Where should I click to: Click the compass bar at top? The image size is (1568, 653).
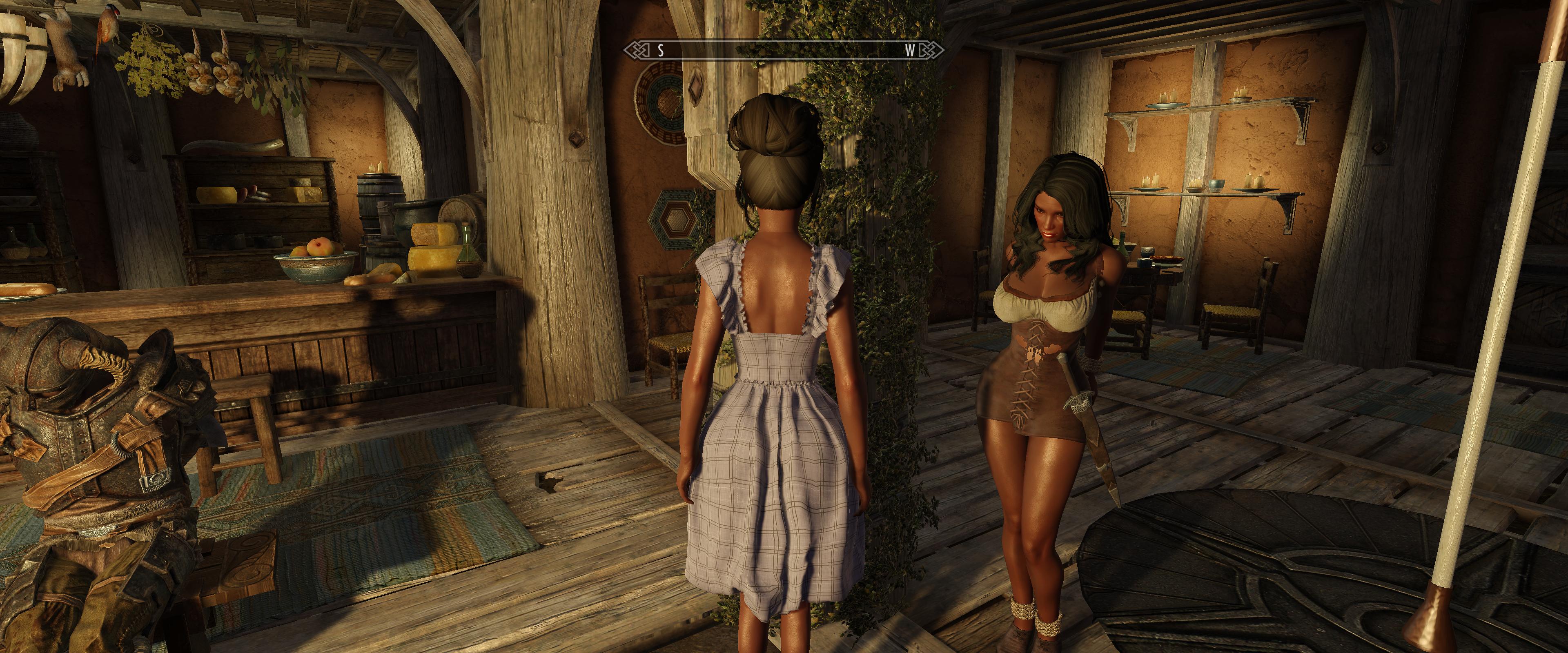pos(784,51)
